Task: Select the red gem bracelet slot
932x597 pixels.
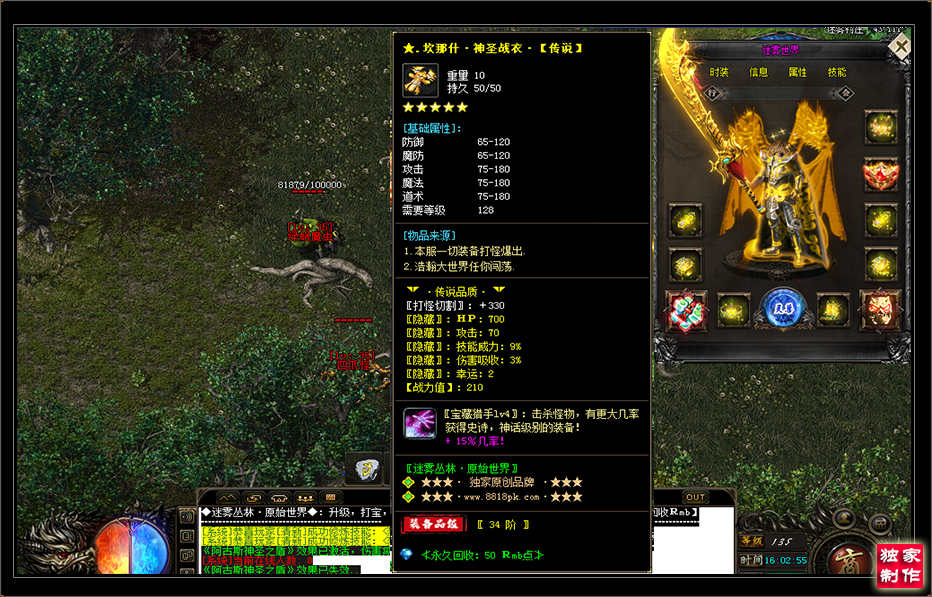Action: 686,311
